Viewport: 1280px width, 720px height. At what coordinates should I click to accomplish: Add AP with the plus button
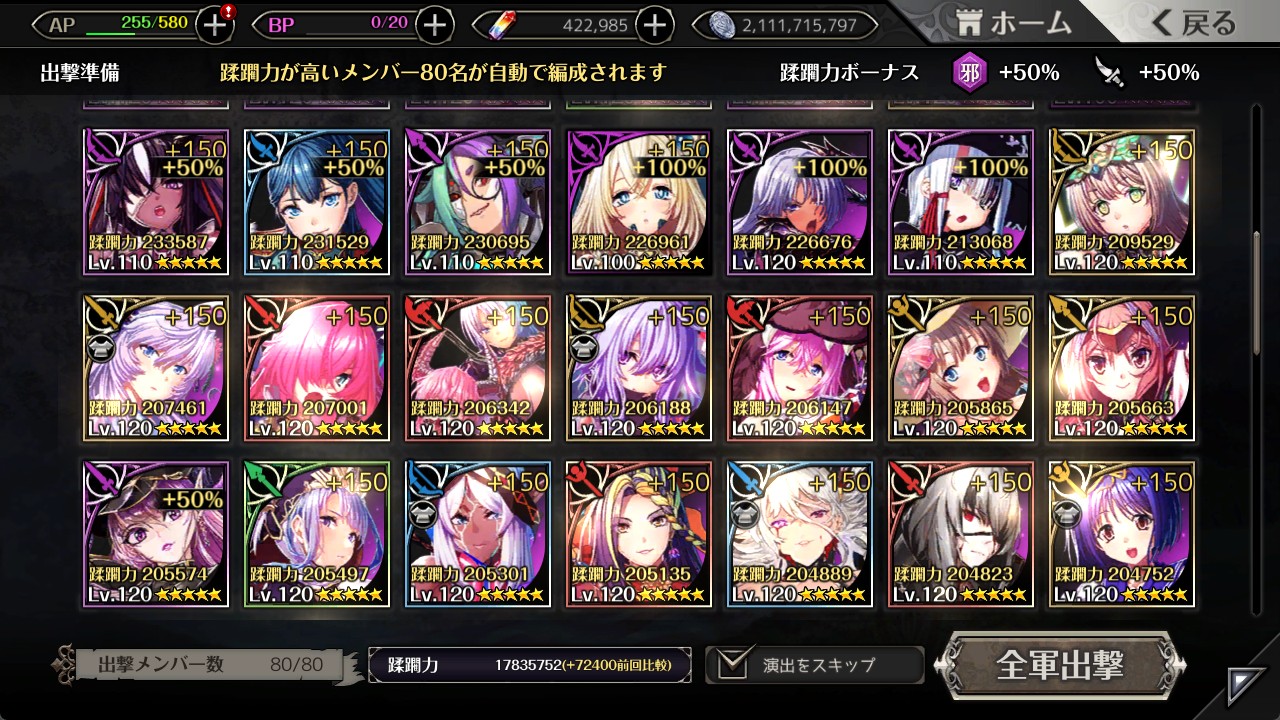[x=215, y=25]
